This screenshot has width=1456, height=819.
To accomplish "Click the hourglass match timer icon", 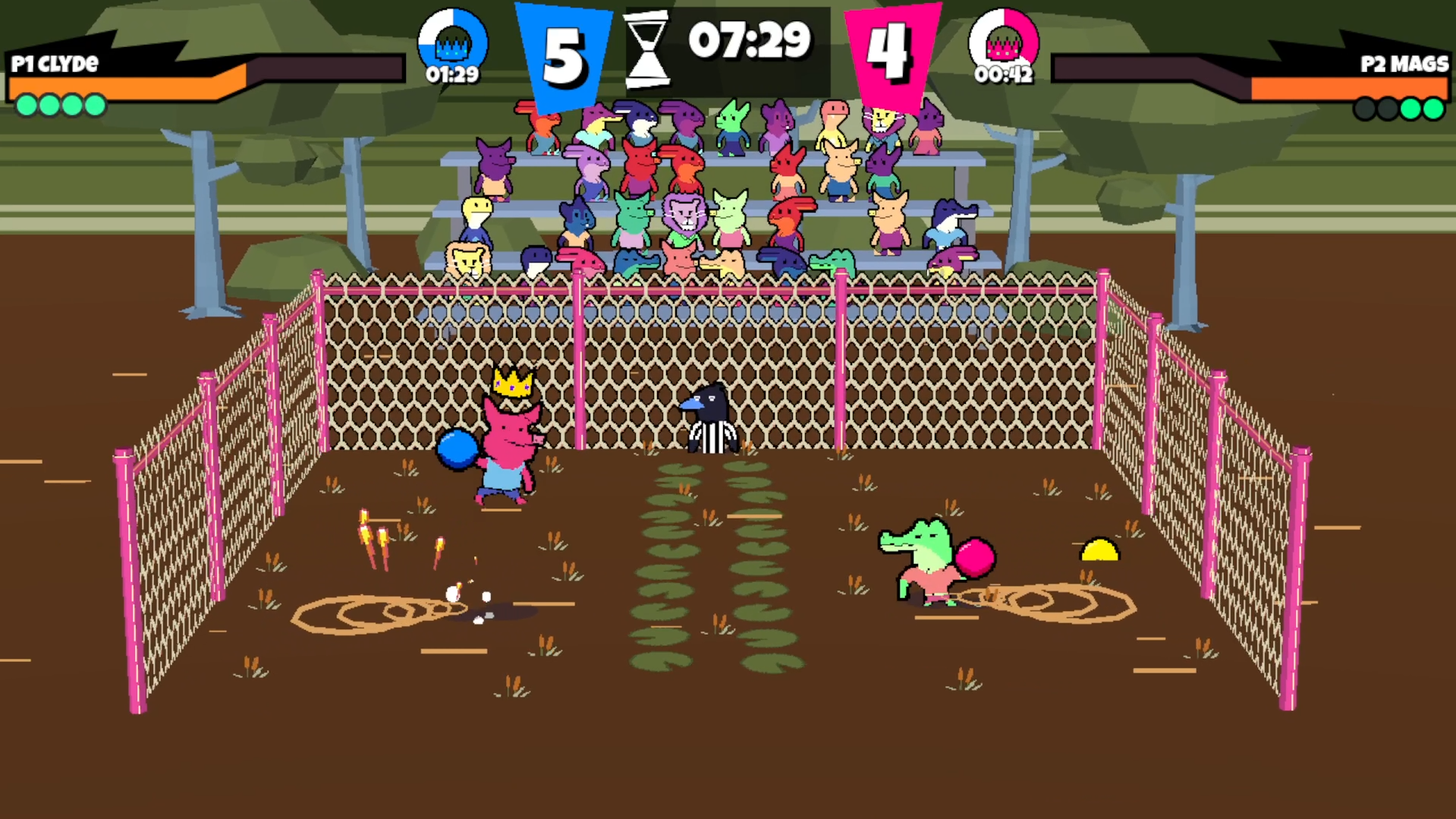I will click(646, 49).
